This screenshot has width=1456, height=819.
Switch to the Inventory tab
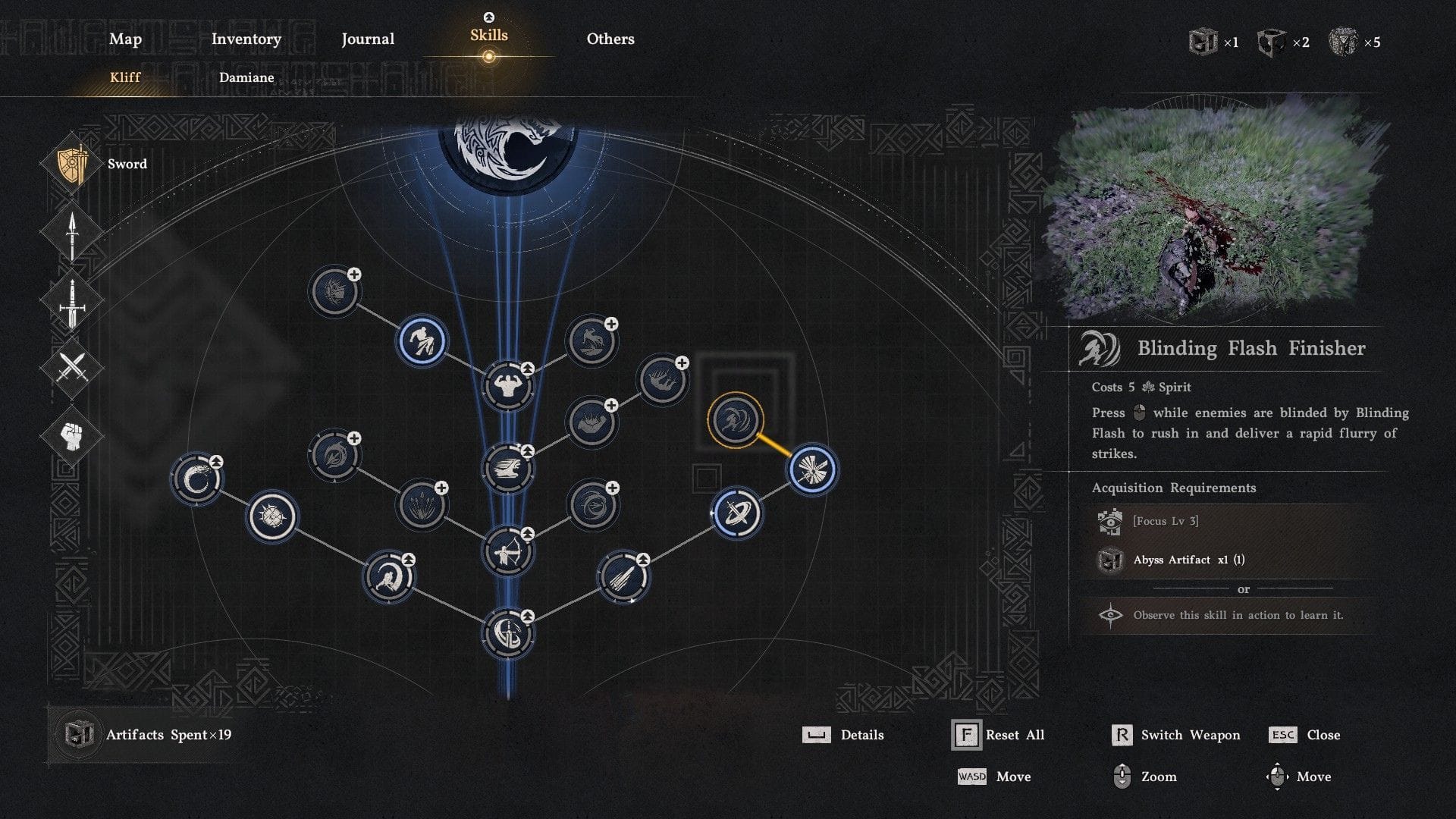[246, 39]
